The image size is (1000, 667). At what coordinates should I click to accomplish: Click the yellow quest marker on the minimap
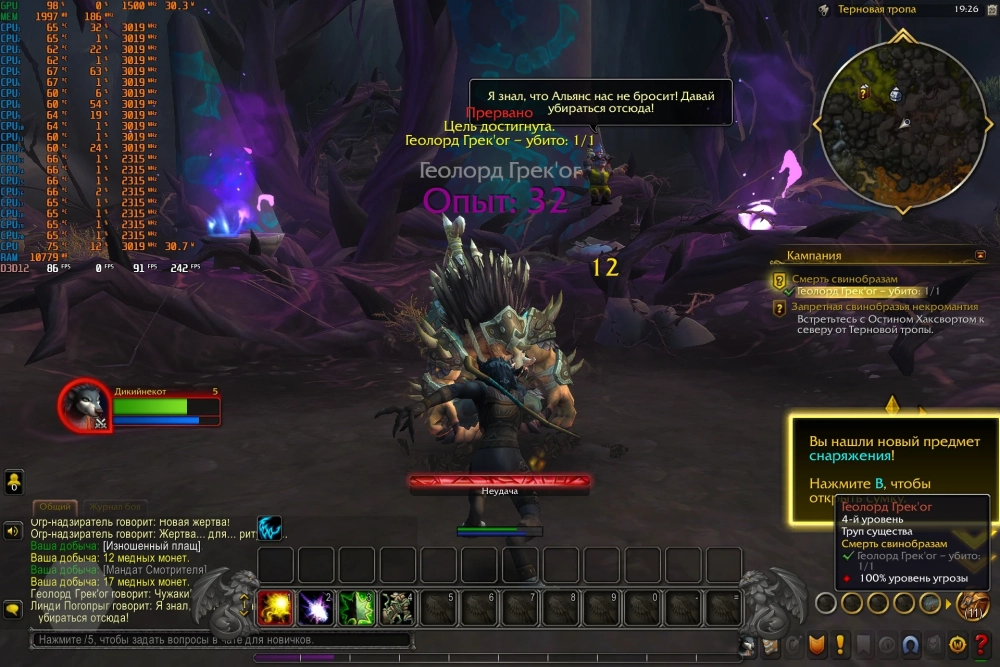pyautogui.click(x=864, y=92)
